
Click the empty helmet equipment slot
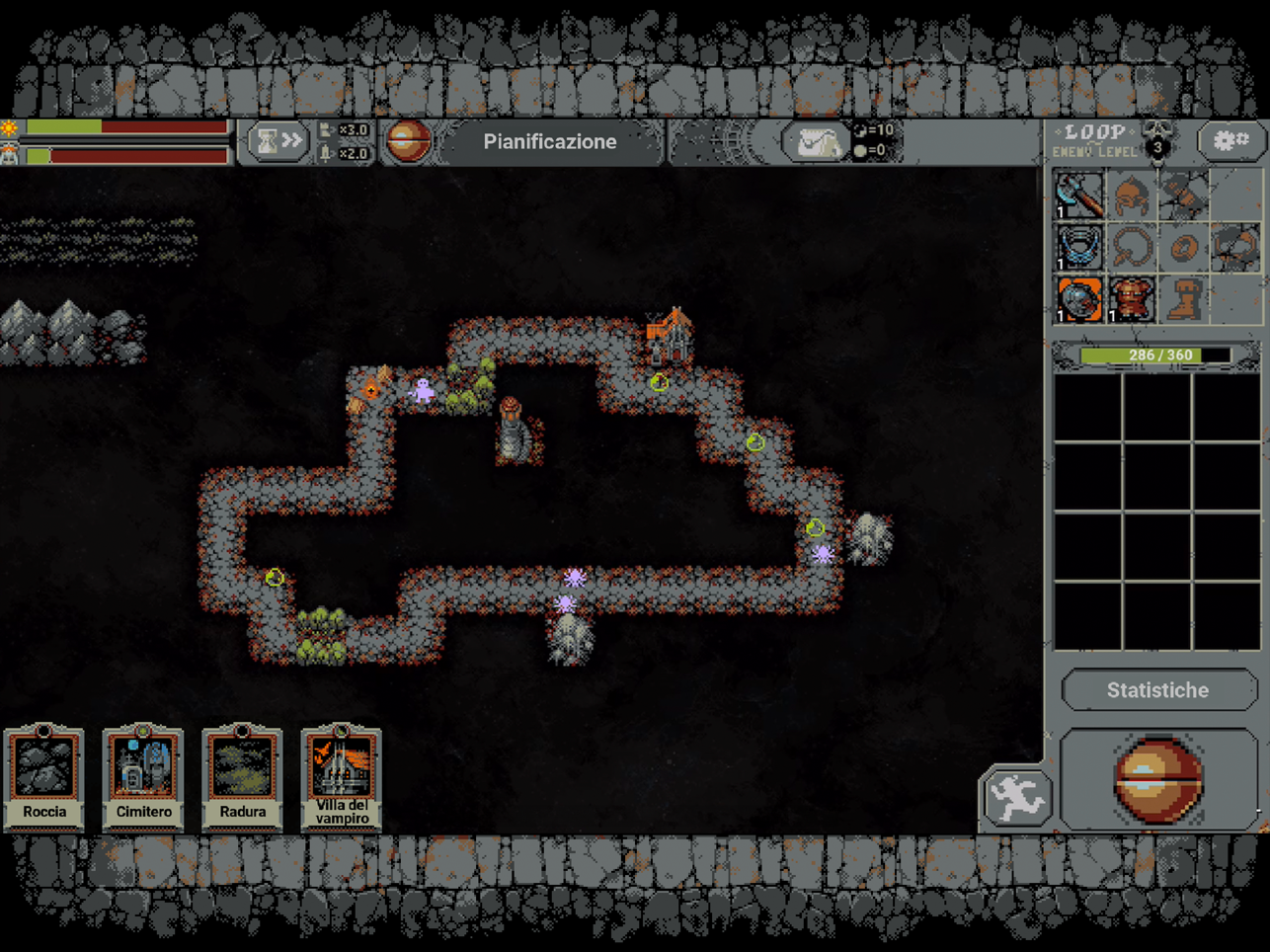pyautogui.click(x=1131, y=194)
